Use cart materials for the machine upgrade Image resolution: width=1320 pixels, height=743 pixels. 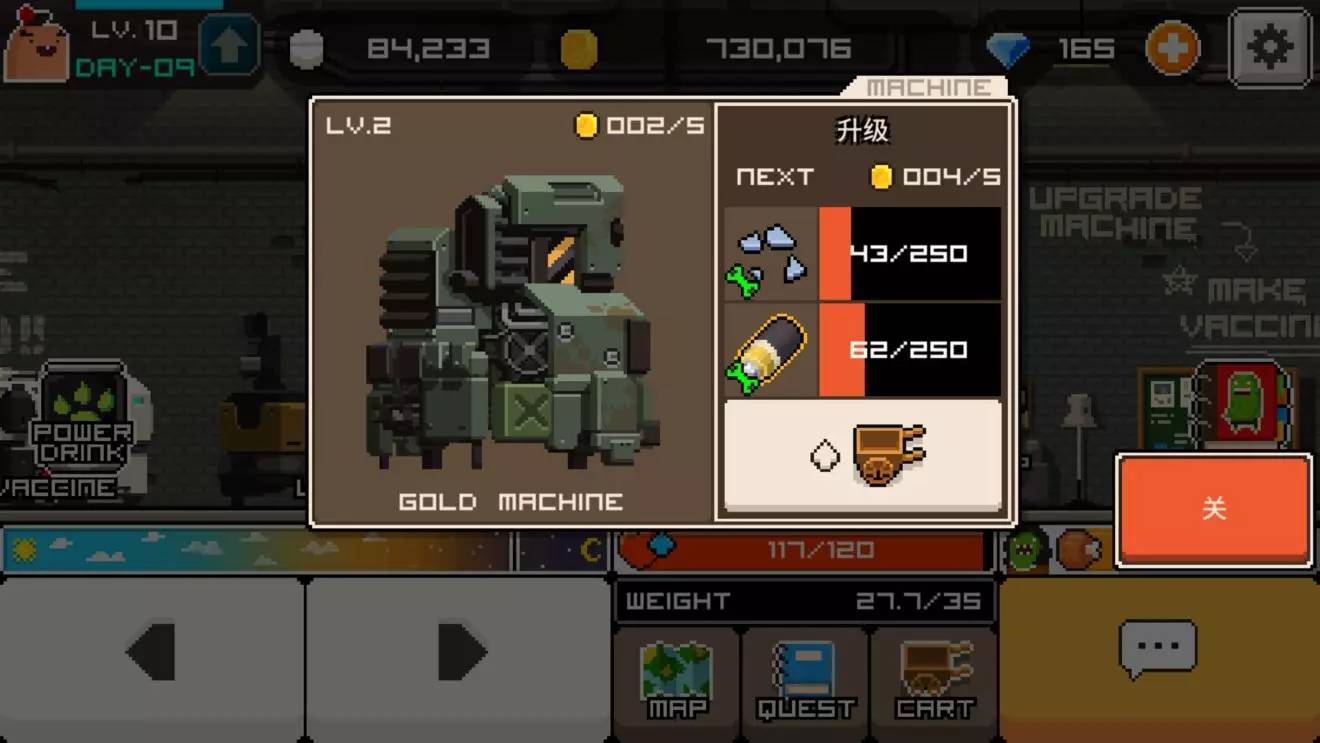point(862,456)
